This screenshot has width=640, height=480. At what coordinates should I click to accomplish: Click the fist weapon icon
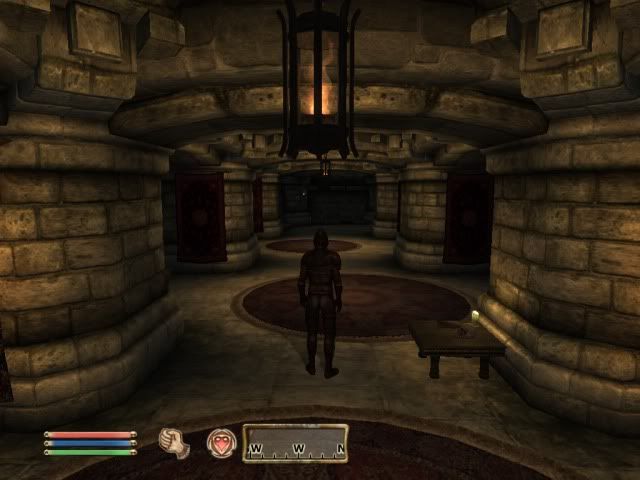point(174,442)
